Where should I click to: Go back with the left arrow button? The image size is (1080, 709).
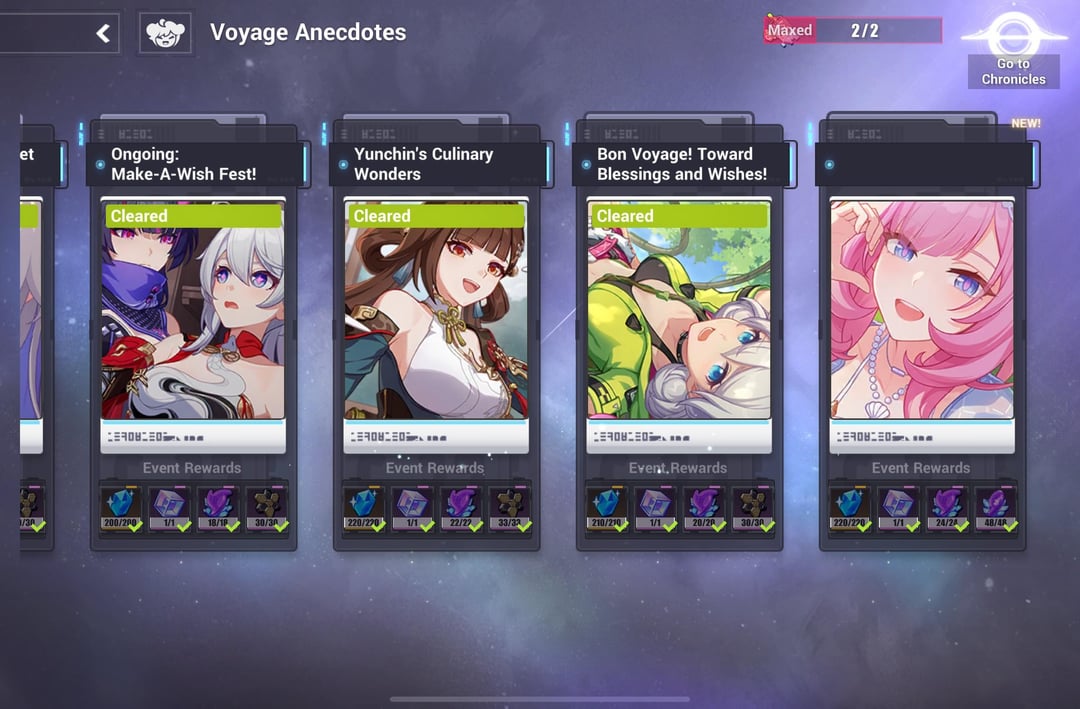[x=102, y=34]
